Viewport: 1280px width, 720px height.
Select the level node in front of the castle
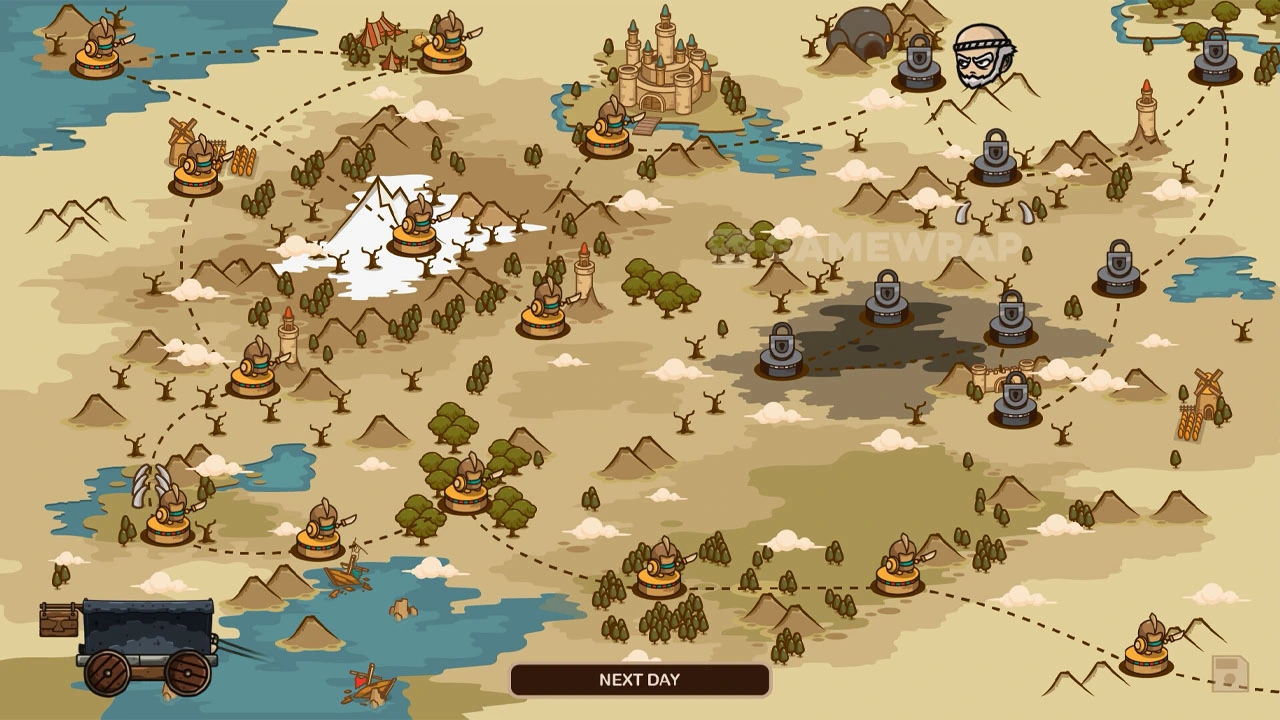(608, 132)
